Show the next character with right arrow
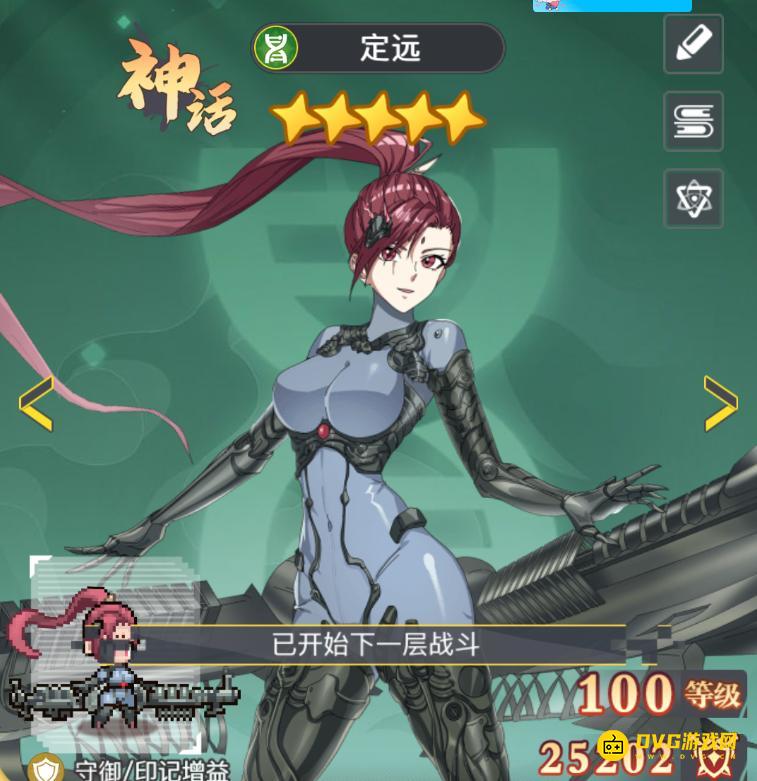This screenshot has width=757, height=781. (x=720, y=403)
